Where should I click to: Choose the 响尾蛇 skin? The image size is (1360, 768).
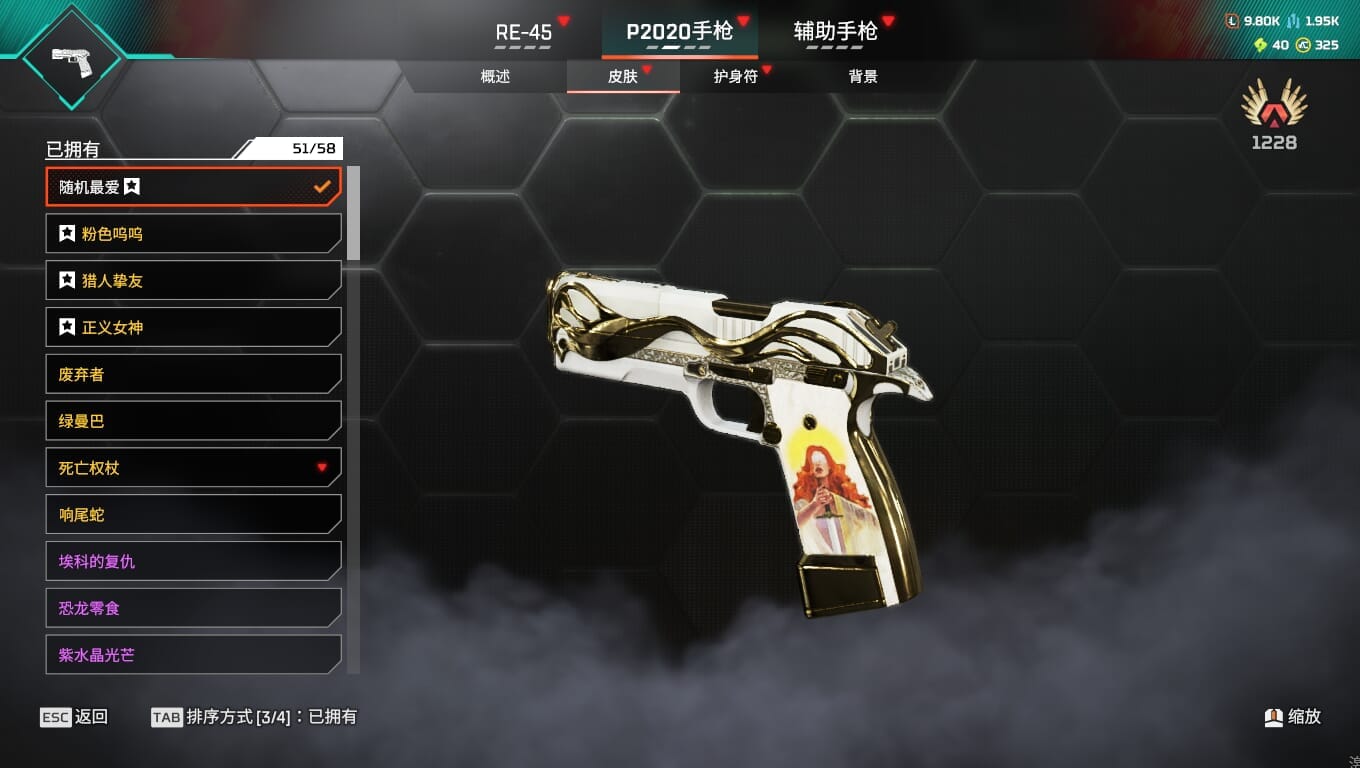(x=193, y=515)
